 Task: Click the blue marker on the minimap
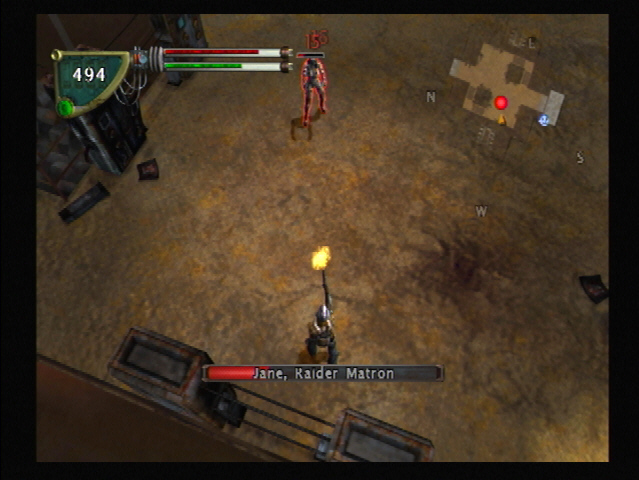[x=543, y=120]
